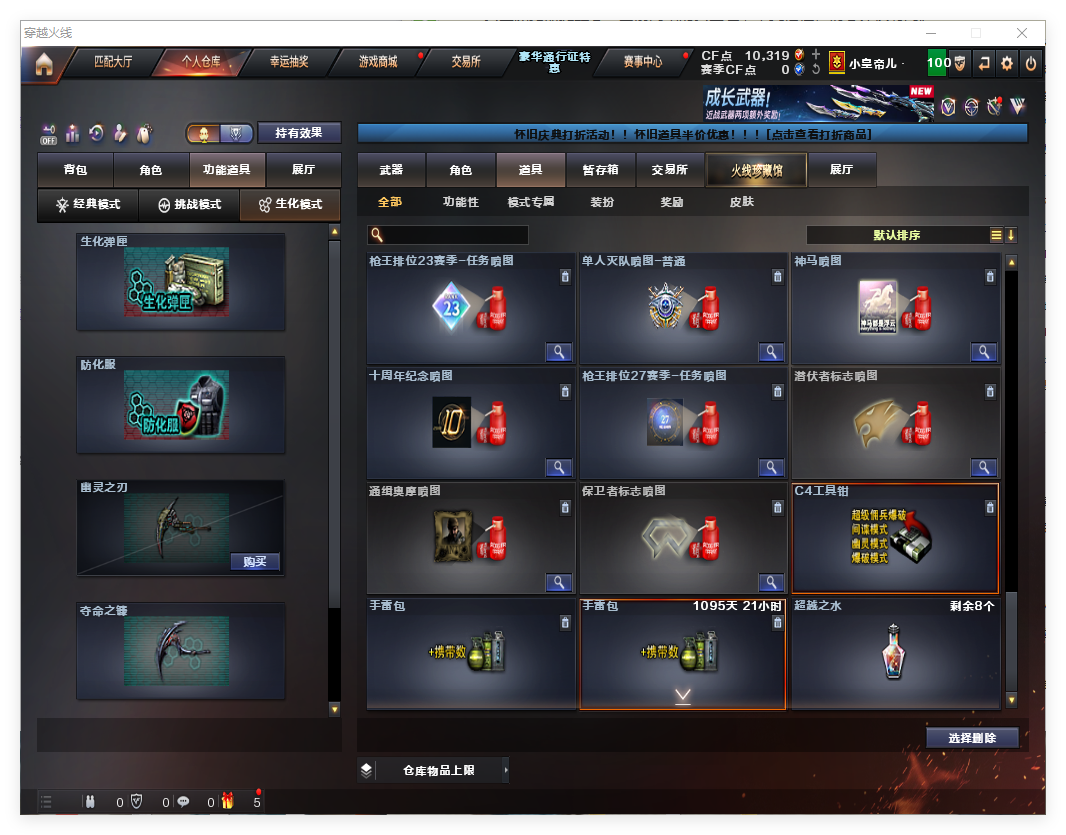Select the 超越之水 potion item
This screenshot has width=1066, height=835.
point(895,654)
